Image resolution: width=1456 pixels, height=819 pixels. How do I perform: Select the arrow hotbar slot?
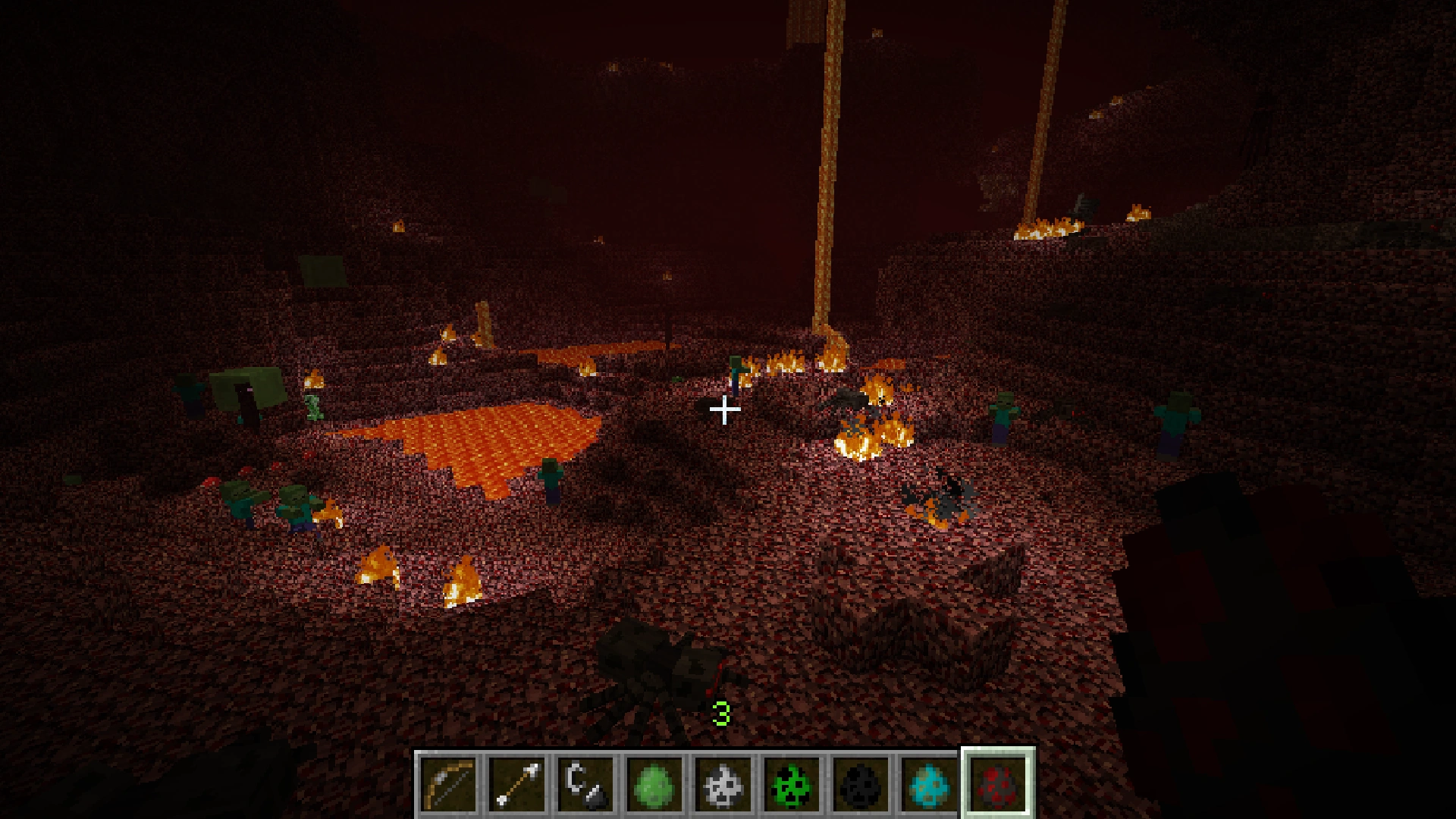(518, 781)
